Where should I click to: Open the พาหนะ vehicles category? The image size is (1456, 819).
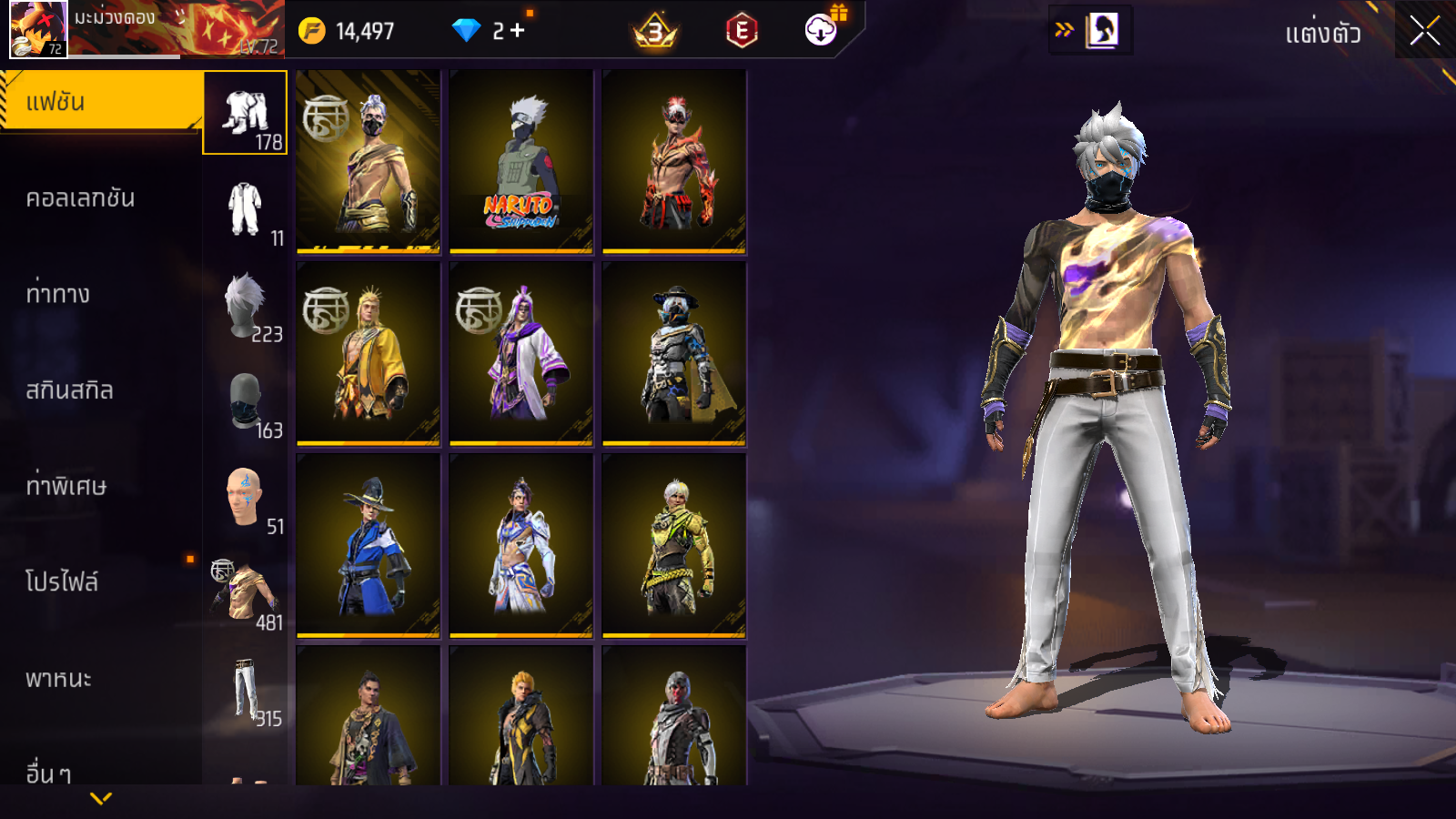click(x=58, y=679)
